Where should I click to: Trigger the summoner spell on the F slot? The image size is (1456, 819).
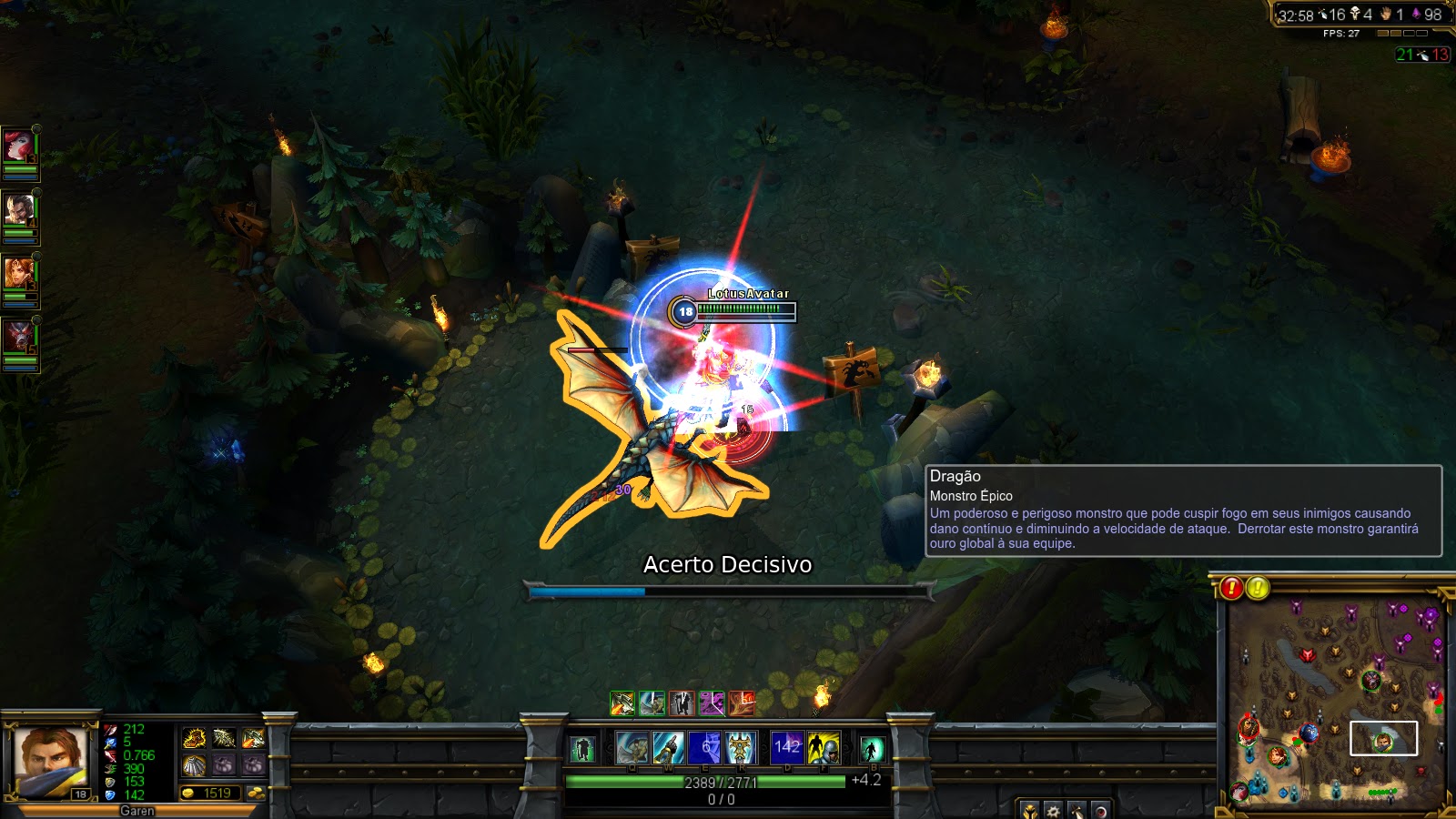(824, 748)
